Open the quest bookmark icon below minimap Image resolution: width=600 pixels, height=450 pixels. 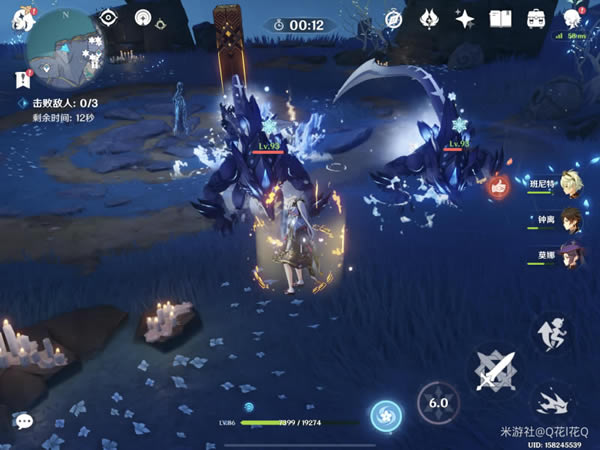tap(20, 80)
